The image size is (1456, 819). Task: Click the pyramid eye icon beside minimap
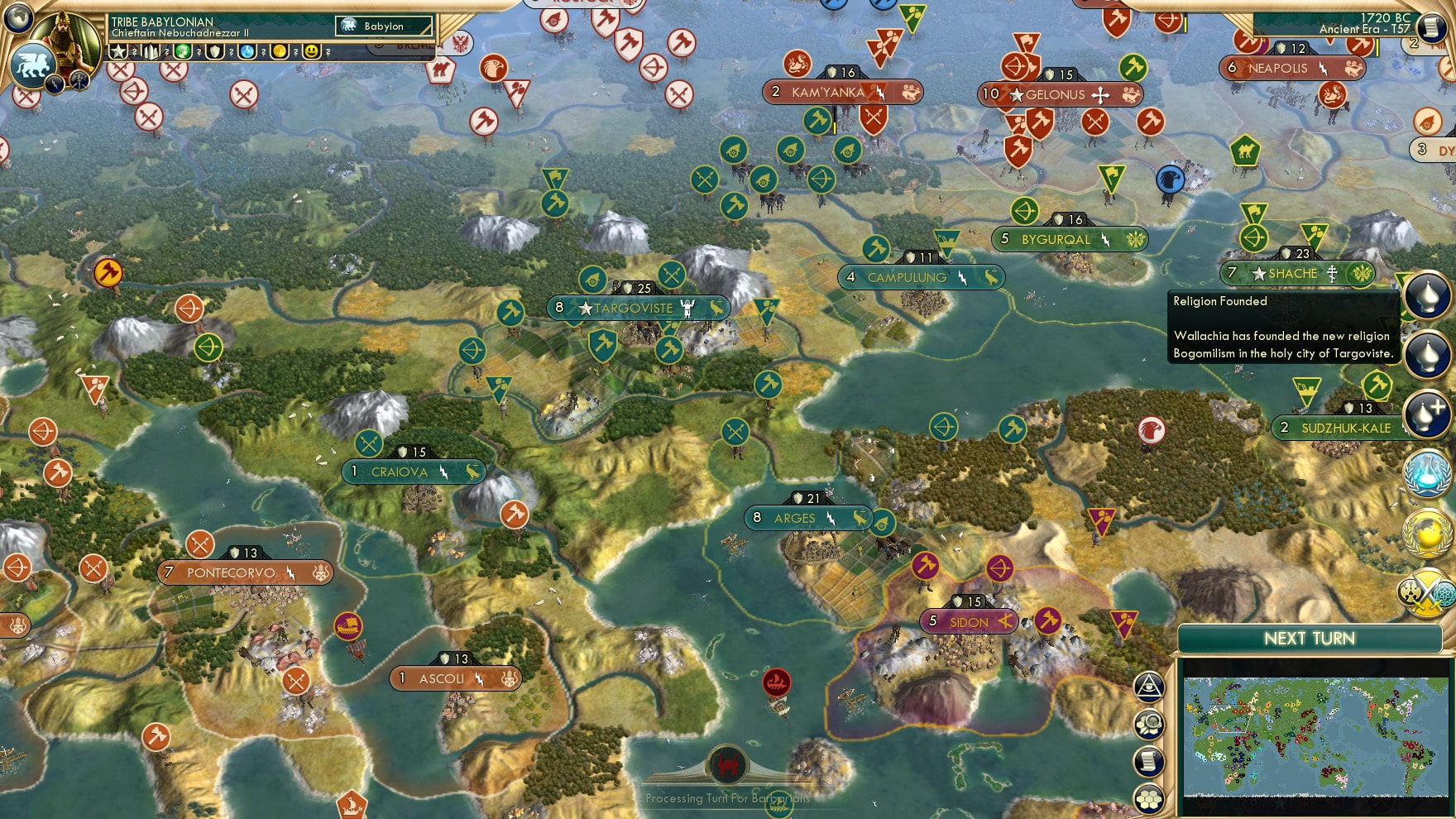pos(1148,686)
